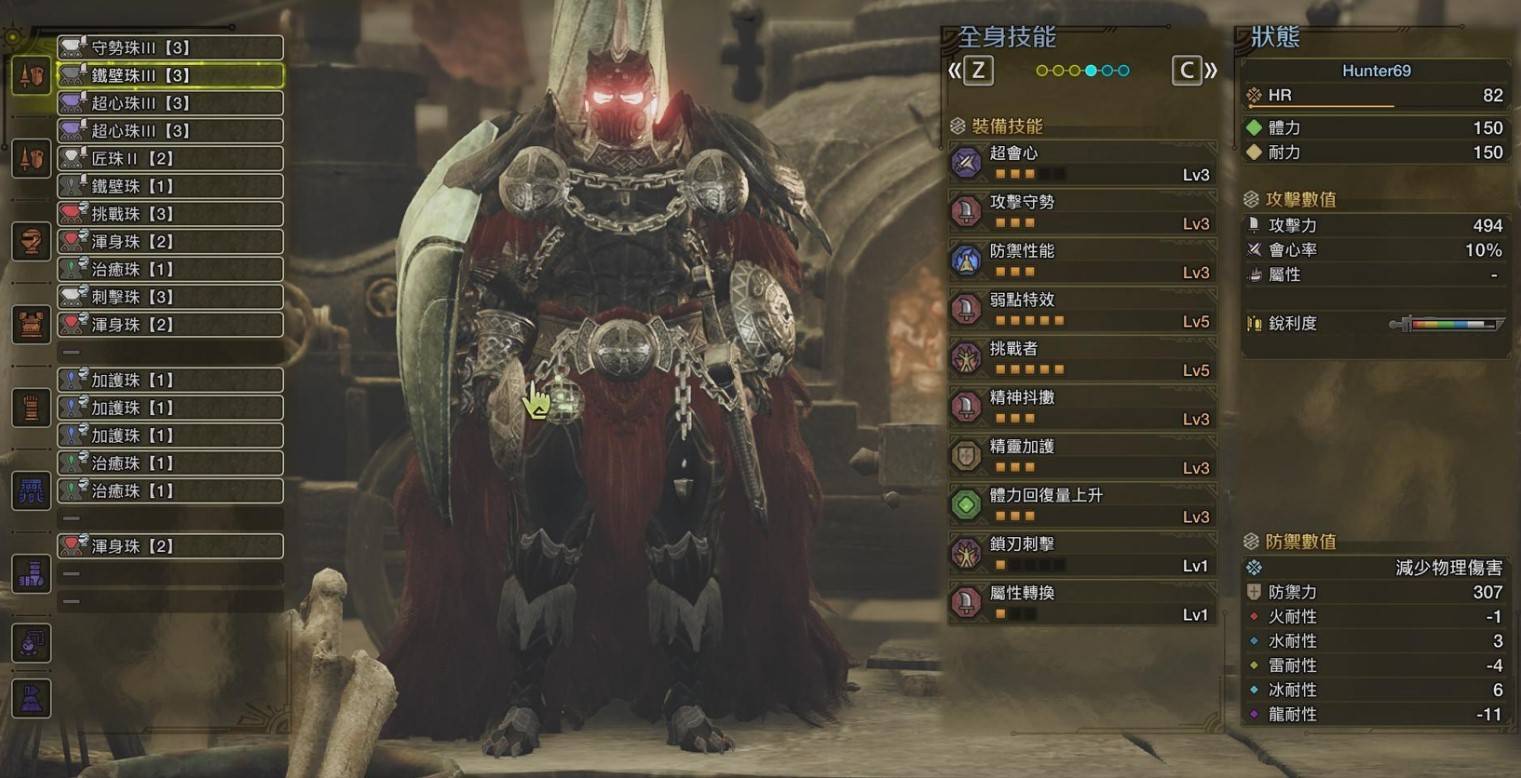Choose the 攻擊守勢 skill entry
1521x778 pixels.
[1082, 212]
